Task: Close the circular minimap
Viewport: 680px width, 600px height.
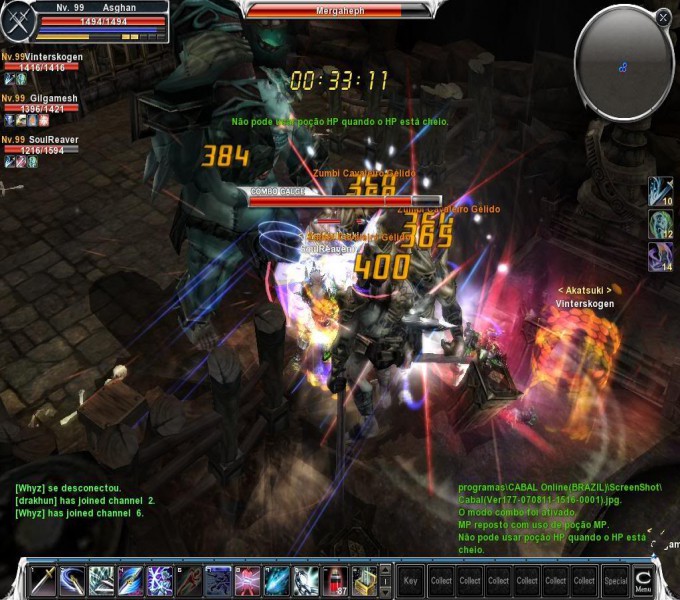Action: pos(663,18)
